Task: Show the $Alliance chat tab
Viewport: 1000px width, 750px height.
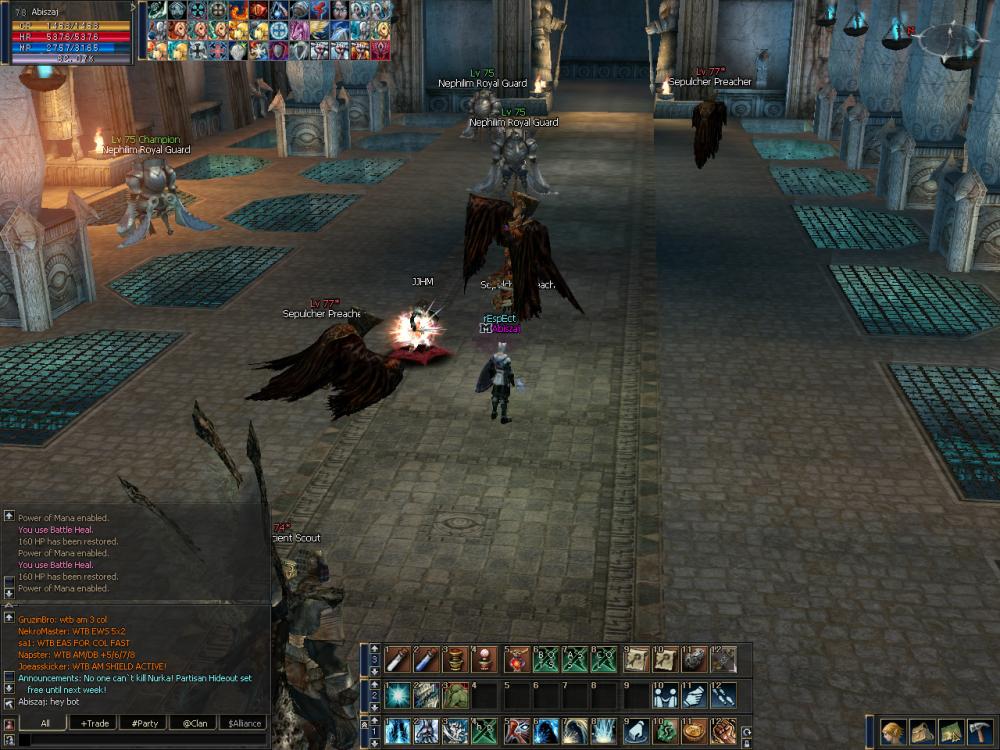Action: tap(243, 723)
